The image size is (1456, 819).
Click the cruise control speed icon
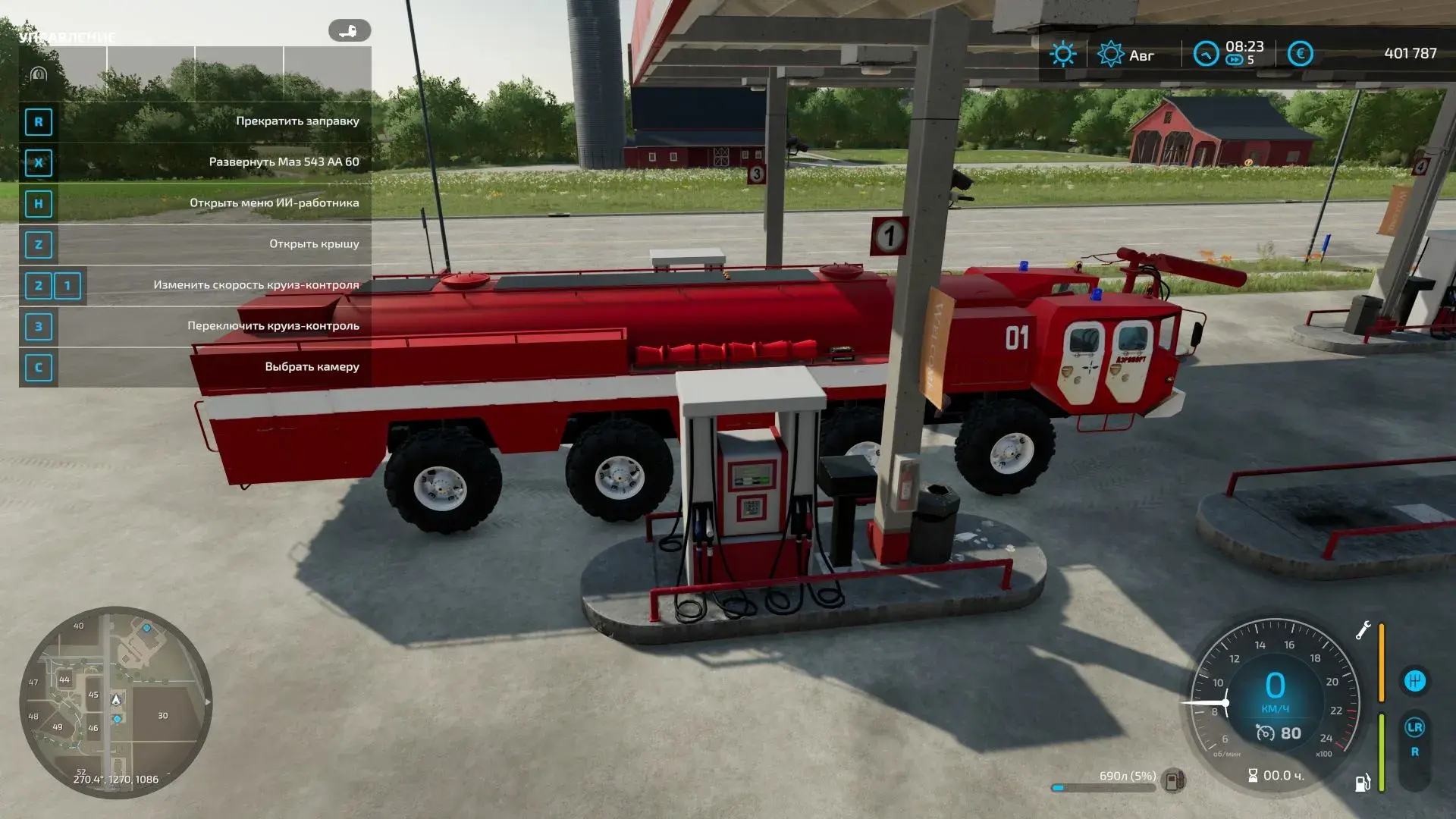click(x=1265, y=733)
